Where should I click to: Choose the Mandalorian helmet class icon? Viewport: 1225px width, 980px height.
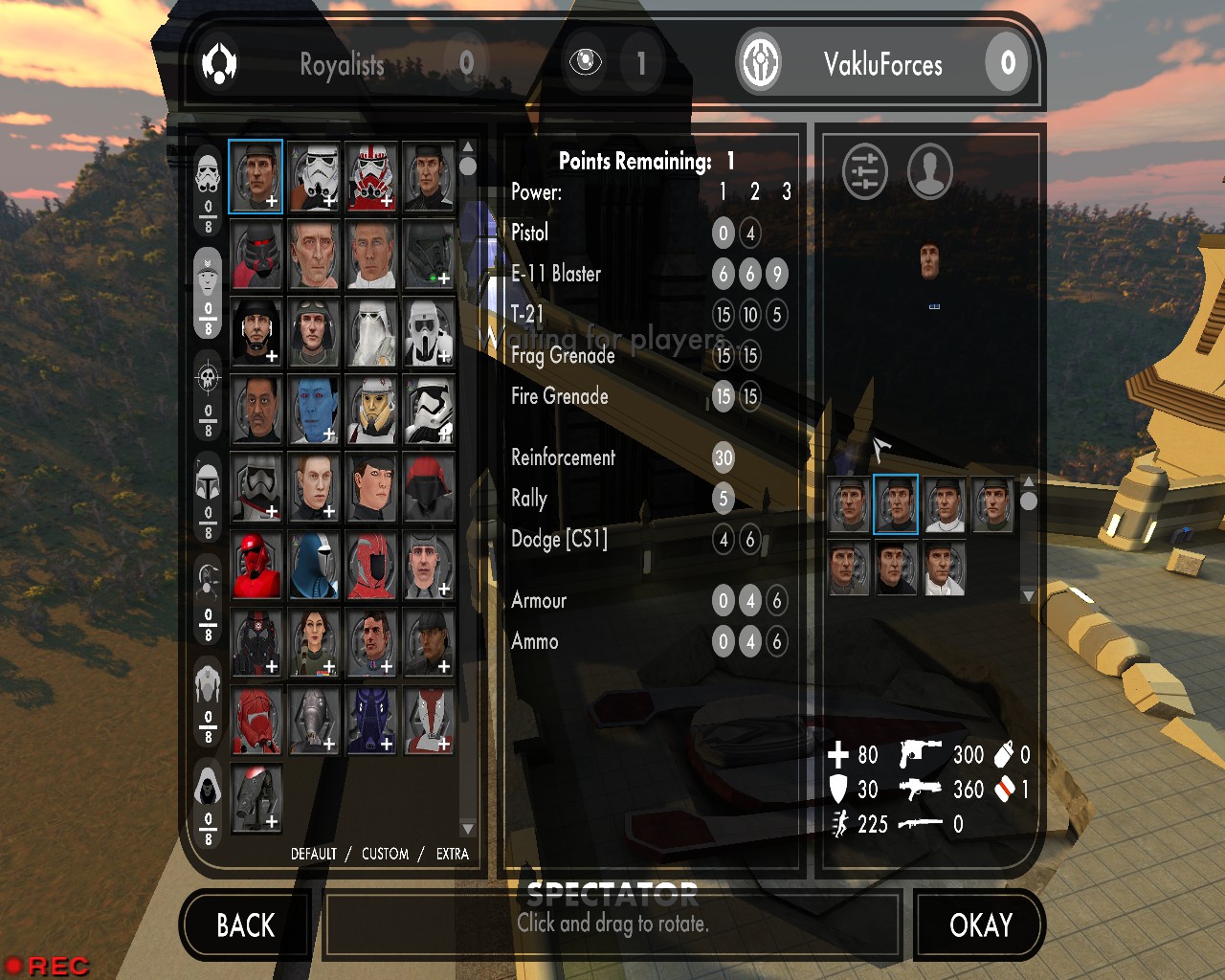[208, 482]
